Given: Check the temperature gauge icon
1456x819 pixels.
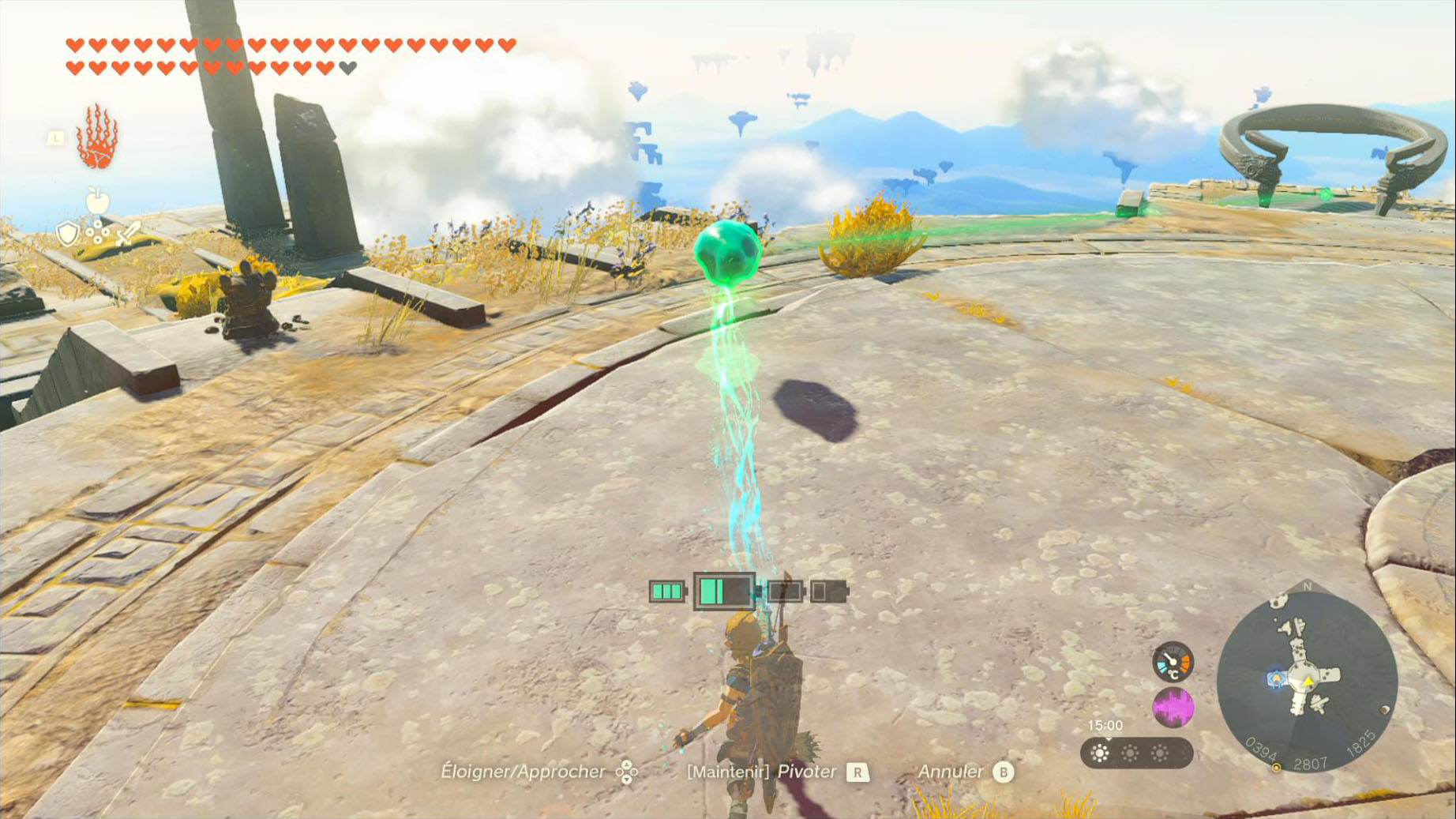Looking at the screenshot, I should (1173, 662).
